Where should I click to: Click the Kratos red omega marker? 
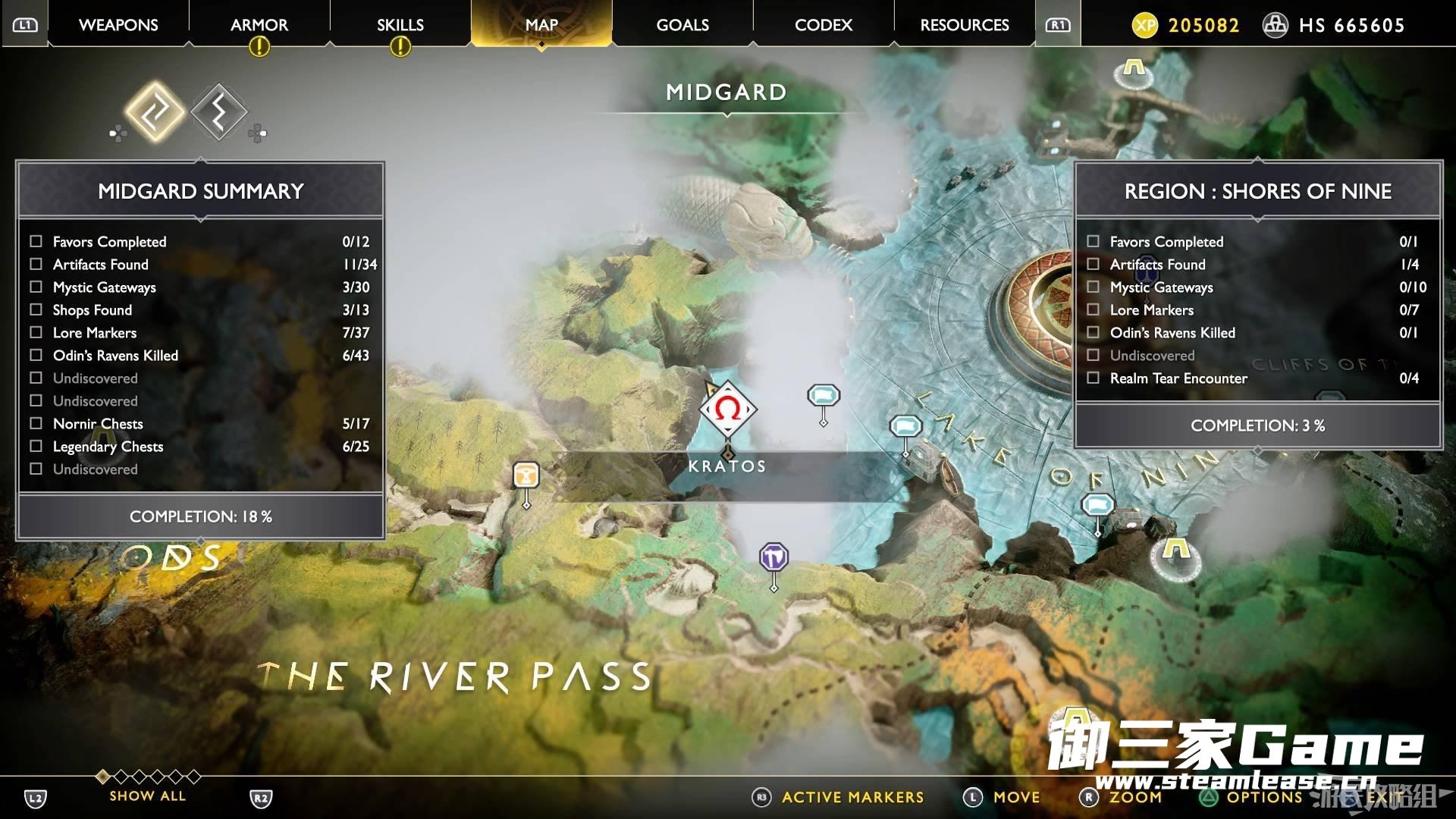click(727, 409)
